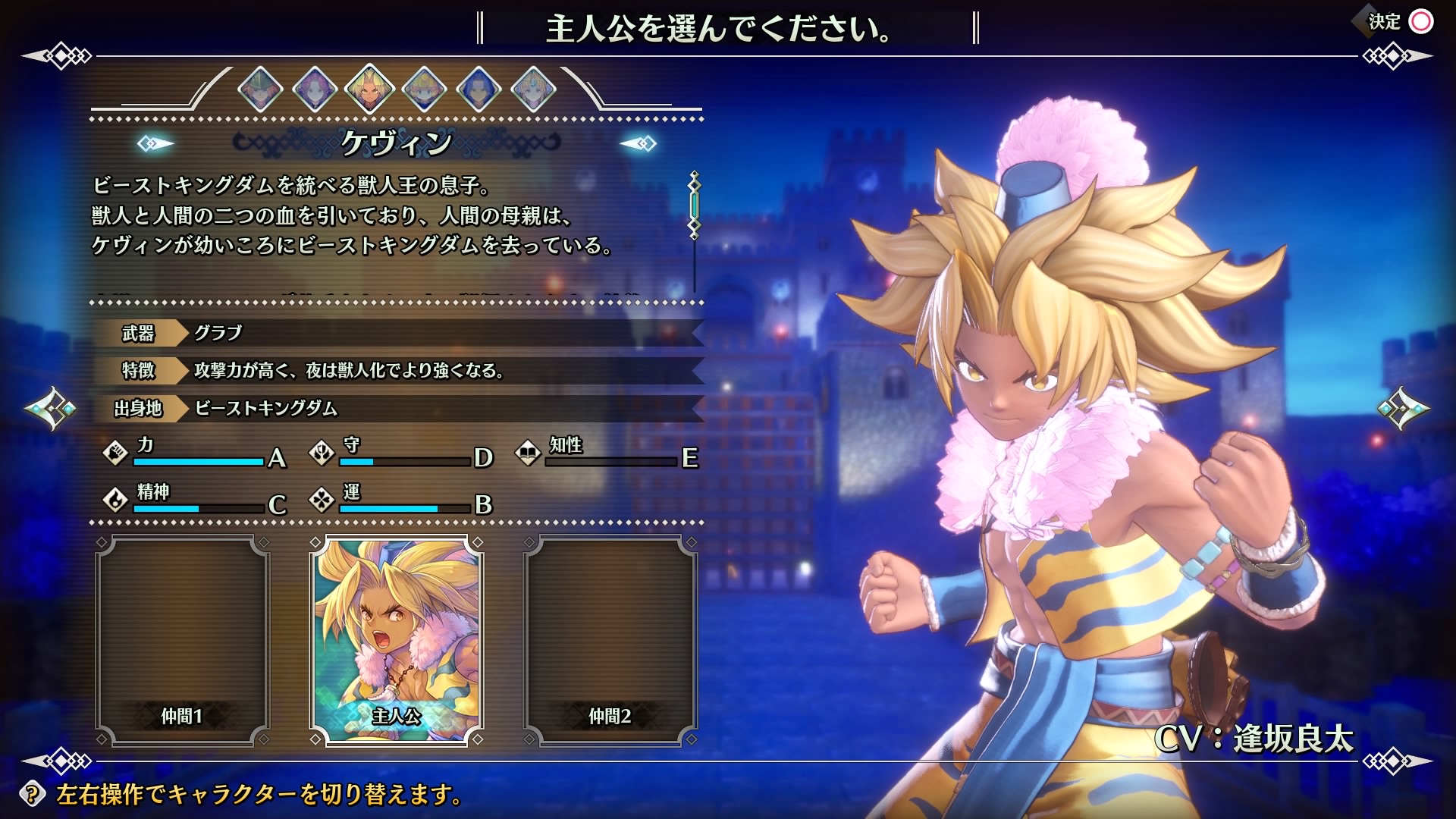Select Riesz's portrait with blue gem headpiece
Screen dimensions: 1456x819
[533, 89]
